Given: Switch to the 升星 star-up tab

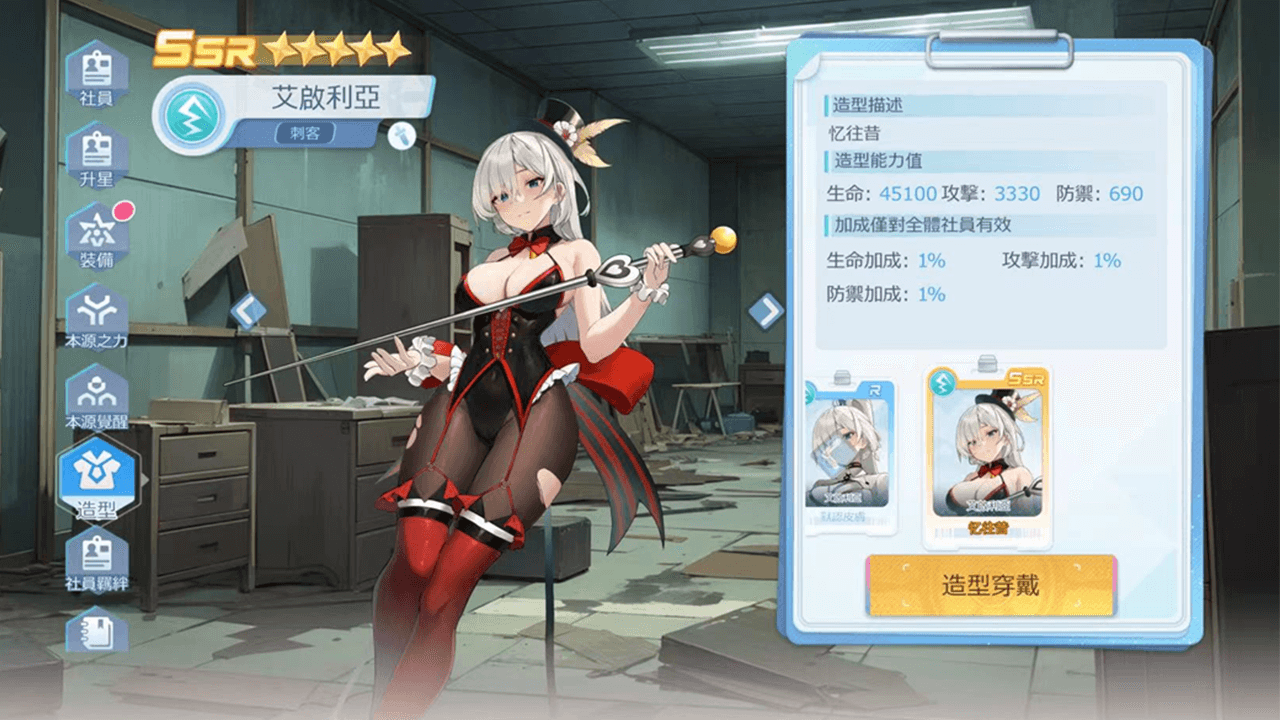Looking at the screenshot, I should 97,153.
